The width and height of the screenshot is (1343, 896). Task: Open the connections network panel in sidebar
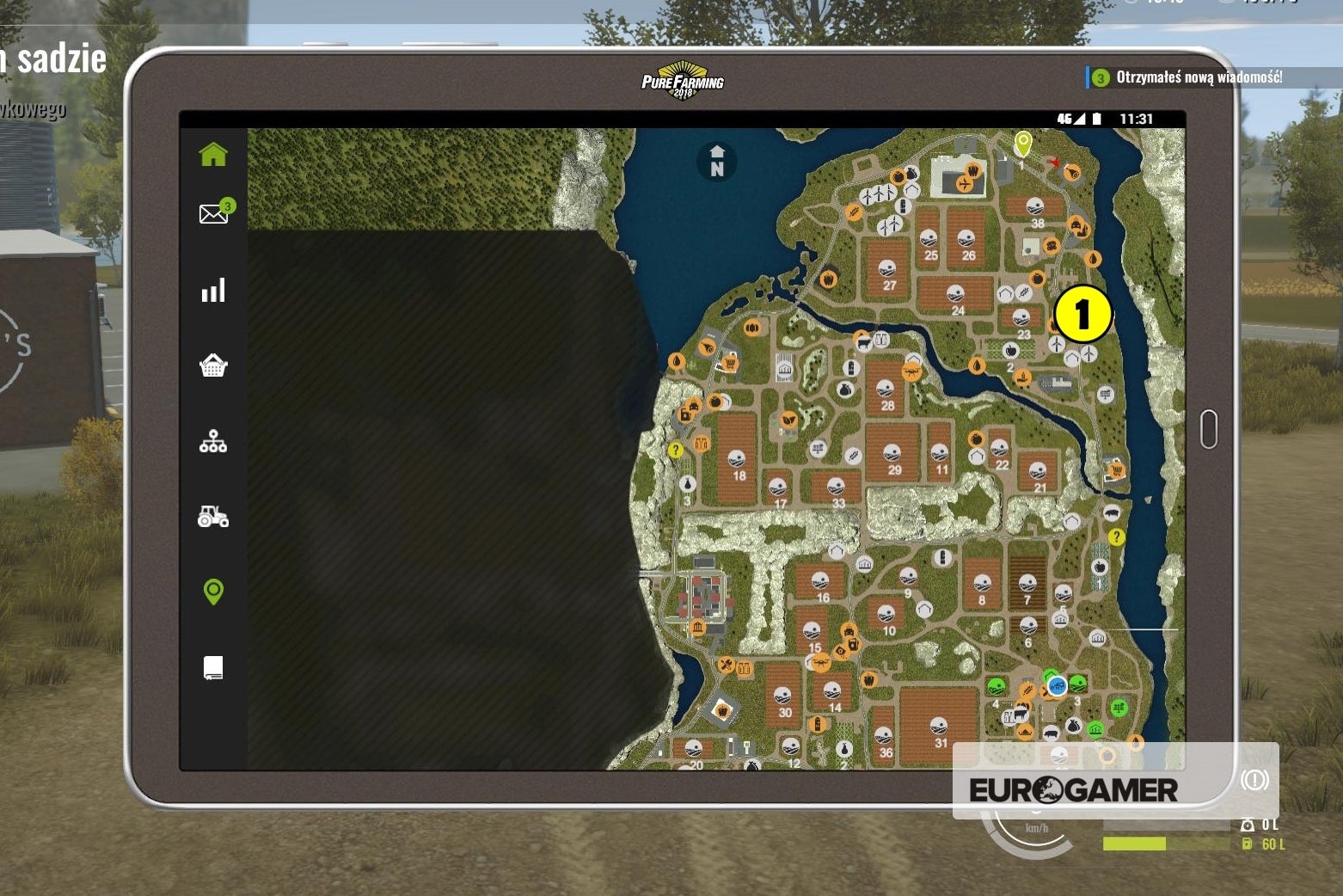coord(212,440)
